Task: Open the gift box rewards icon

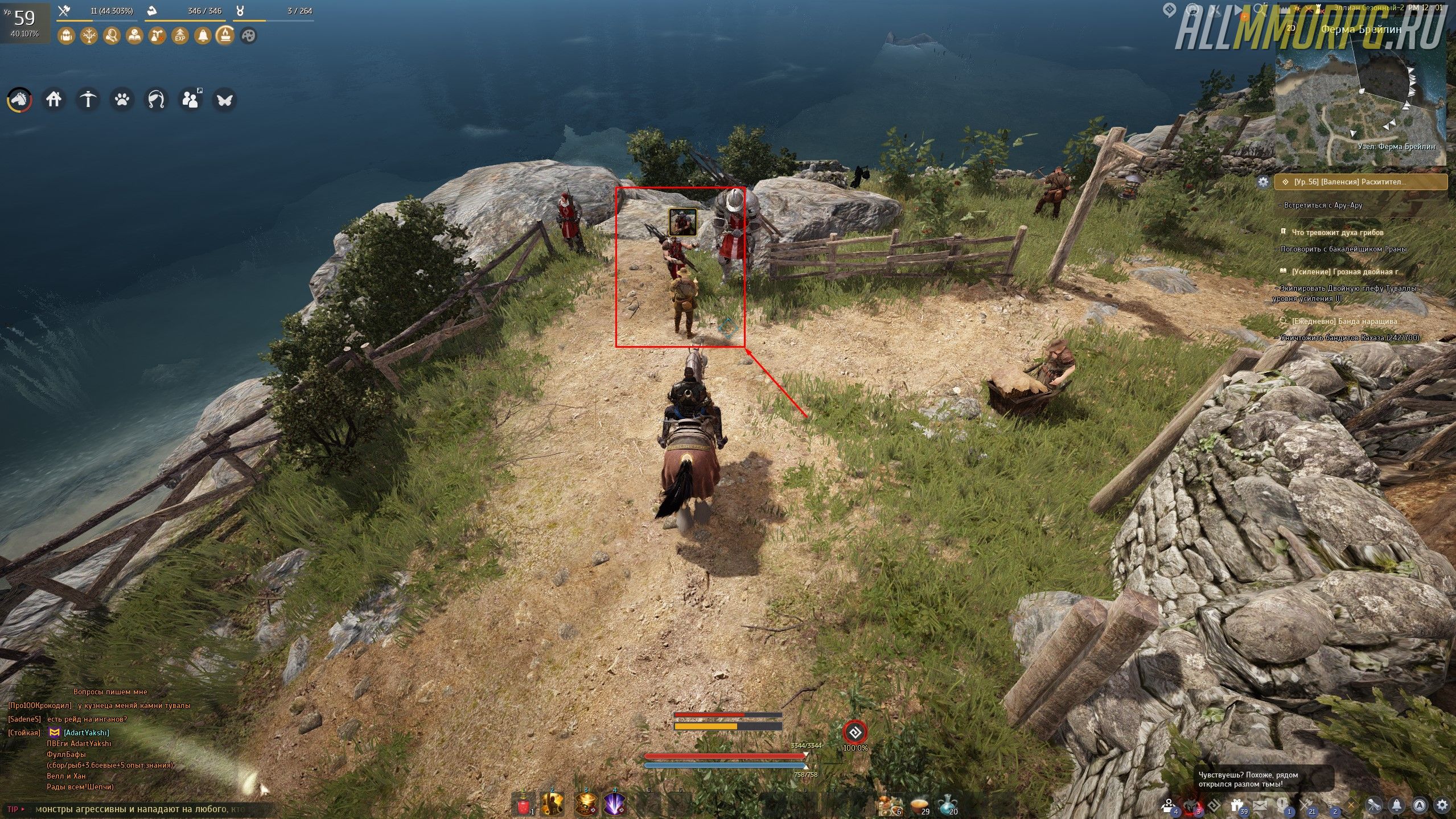Action: coord(1235,805)
